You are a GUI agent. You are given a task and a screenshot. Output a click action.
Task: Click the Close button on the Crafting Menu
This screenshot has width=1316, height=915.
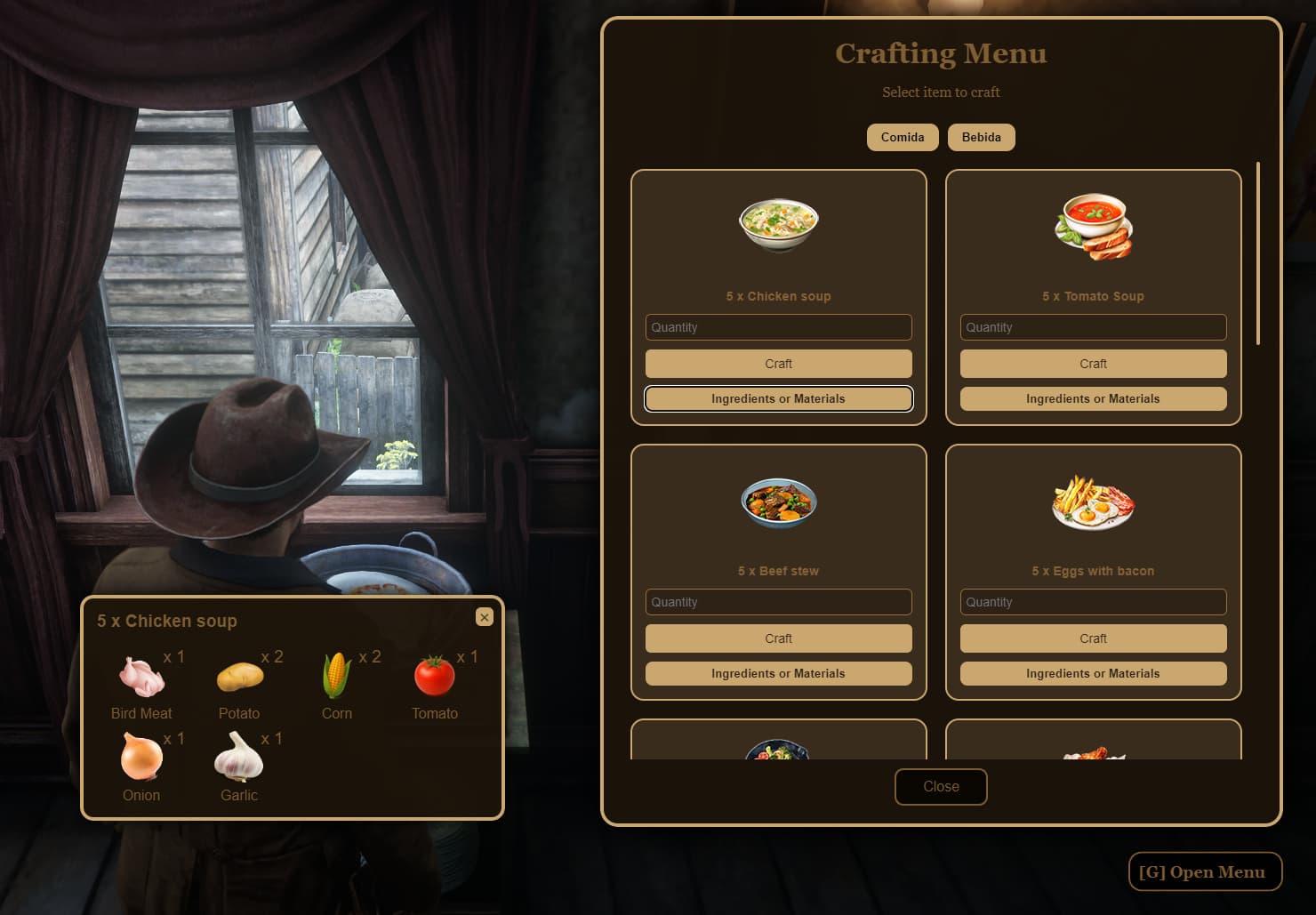(941, 786)
